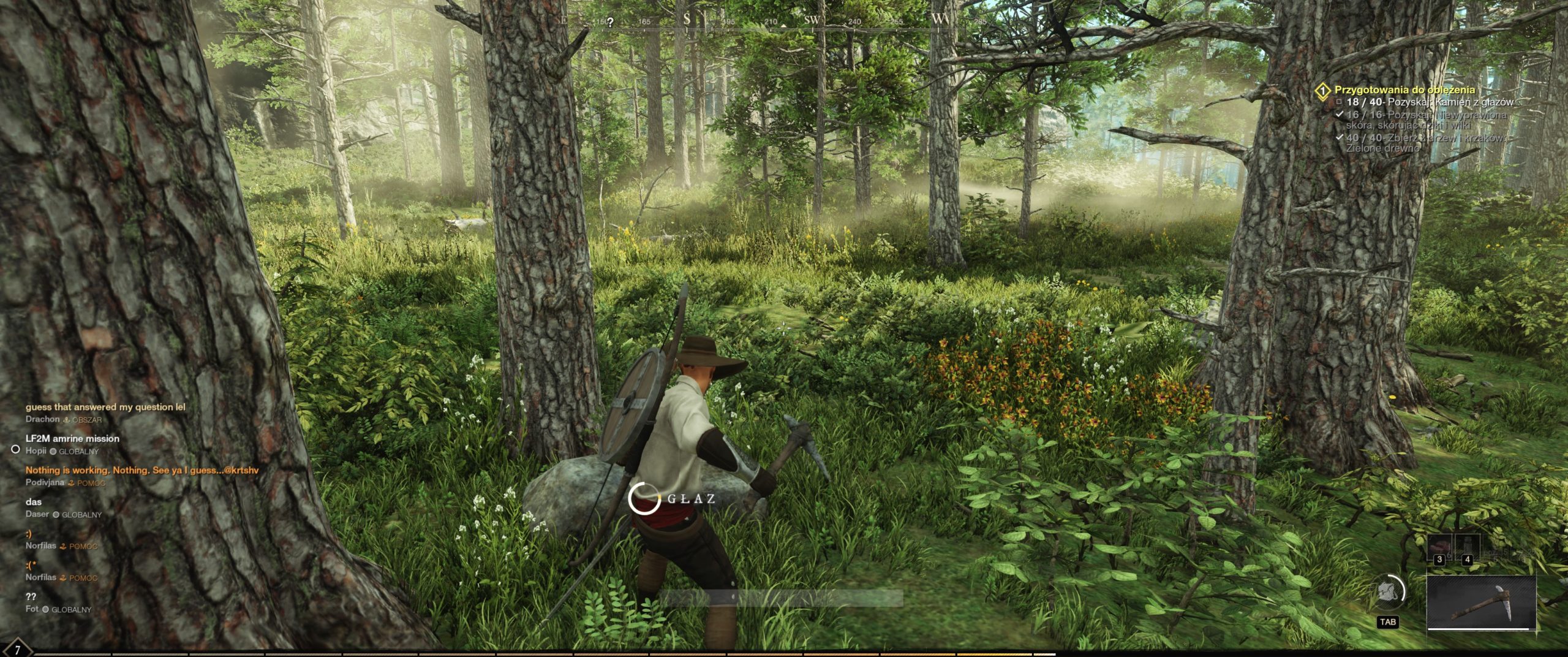Select the equipped pickaxe slot

(x=1482, y=602)
